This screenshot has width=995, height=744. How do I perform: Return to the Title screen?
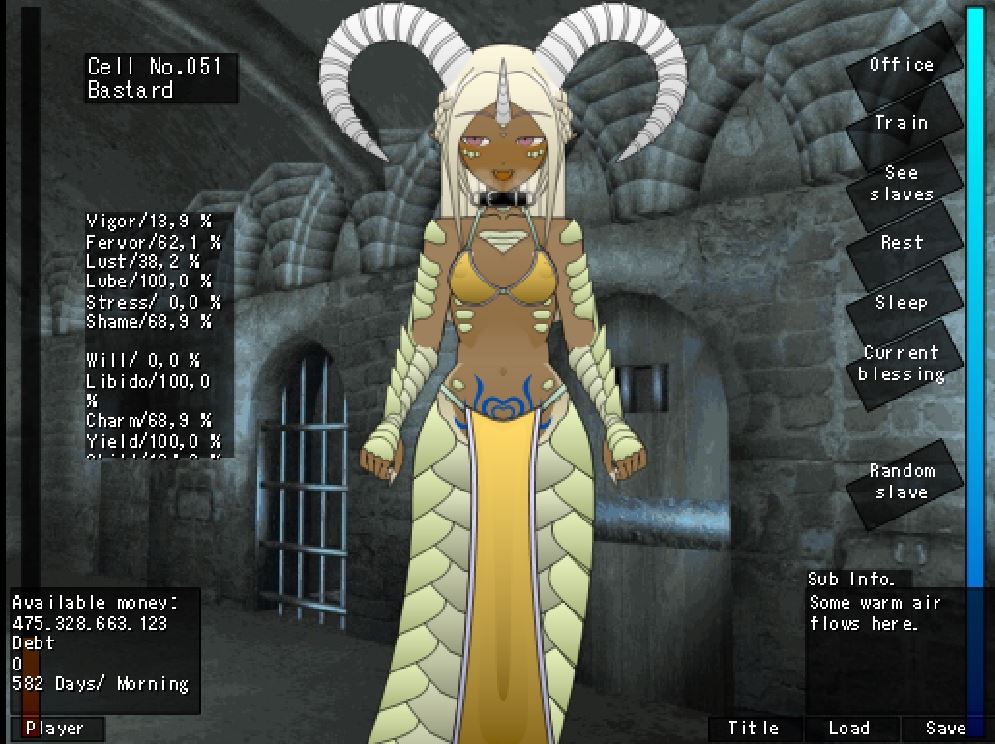tap(753, 729)
